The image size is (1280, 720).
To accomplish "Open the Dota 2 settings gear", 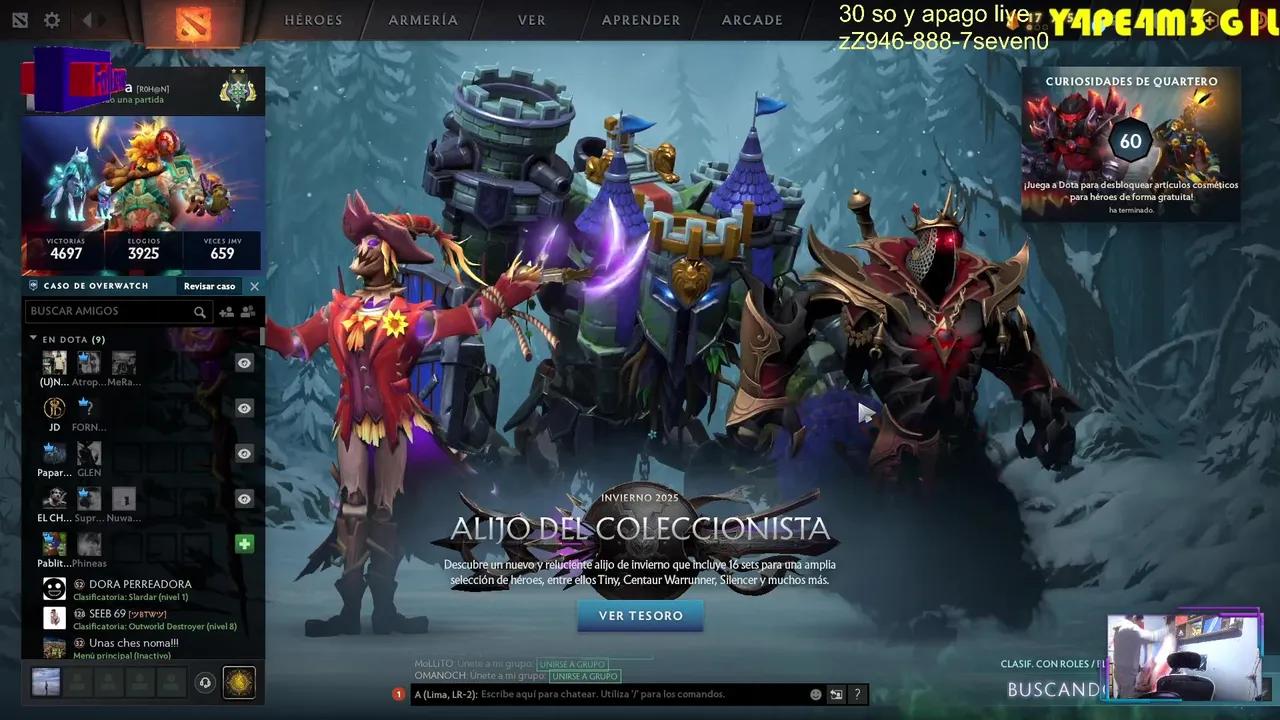I will click(x=52, y=19).
